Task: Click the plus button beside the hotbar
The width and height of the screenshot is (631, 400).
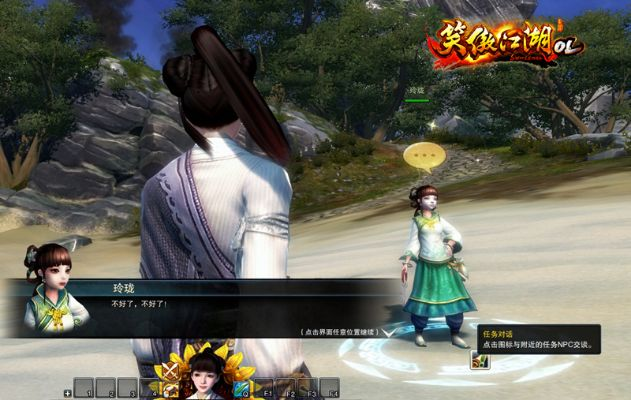Action: point(68,393)
